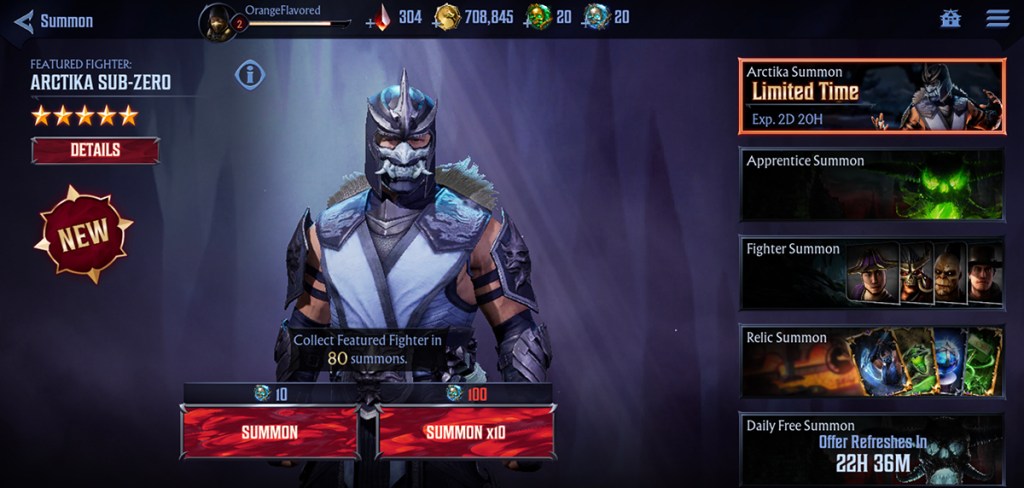Switch to the Fighter Summon banner
1024x488 pixels.
pos(871,273)
